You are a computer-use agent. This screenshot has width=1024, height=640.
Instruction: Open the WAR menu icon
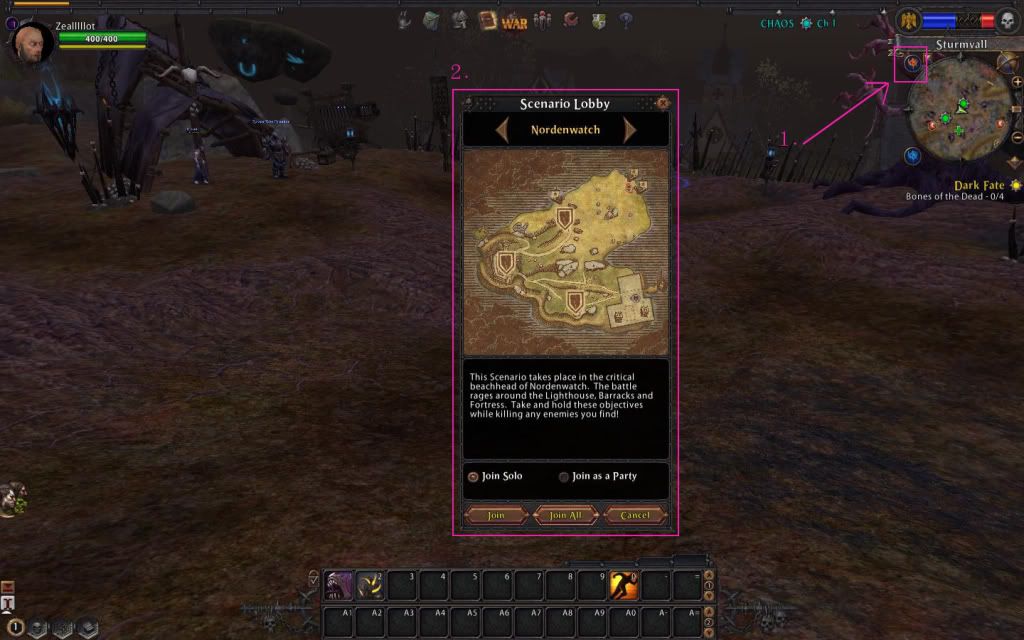click(x=514, y=20)
